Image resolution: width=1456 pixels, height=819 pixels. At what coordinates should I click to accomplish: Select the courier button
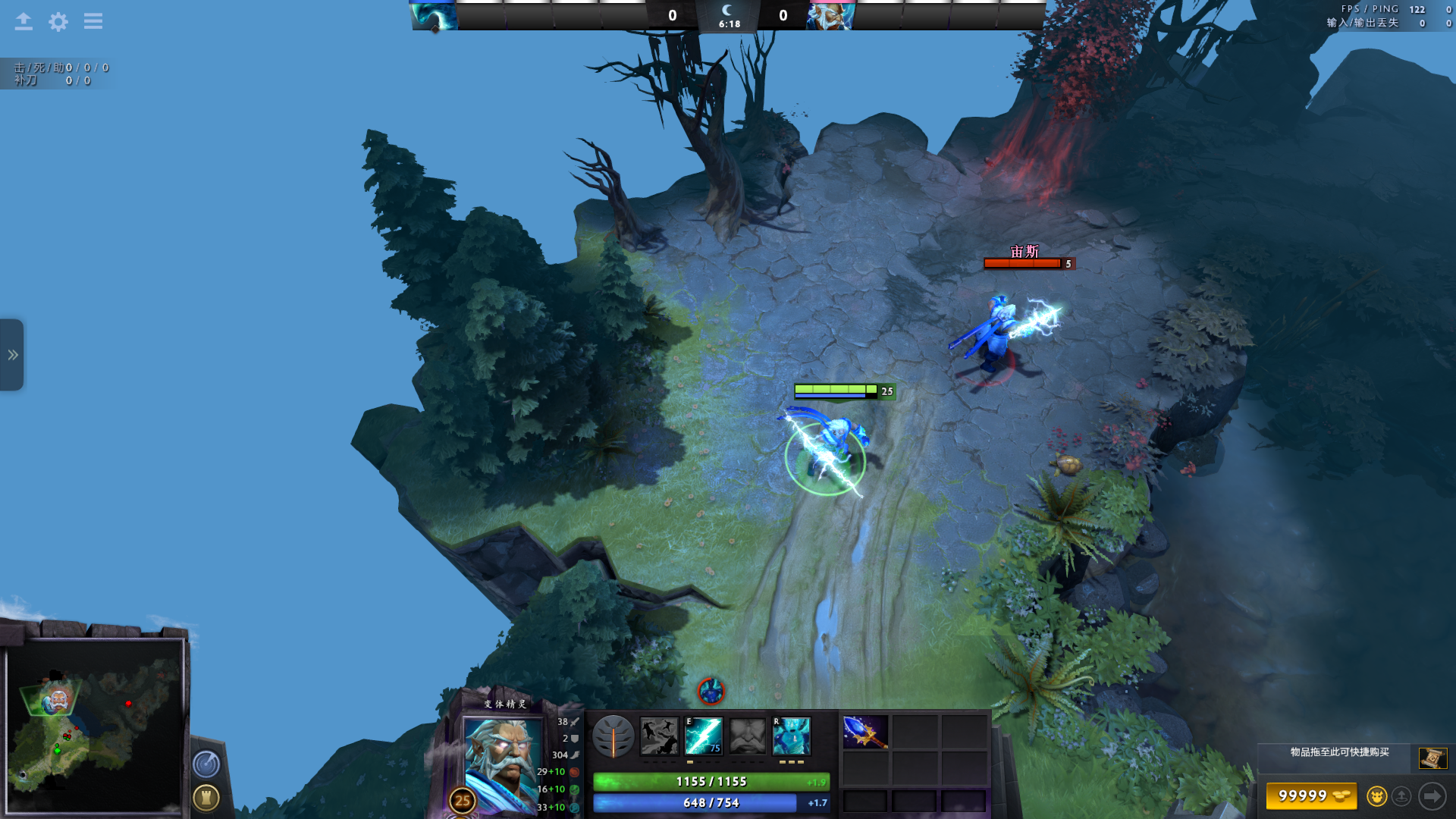tap(1376, 796)
